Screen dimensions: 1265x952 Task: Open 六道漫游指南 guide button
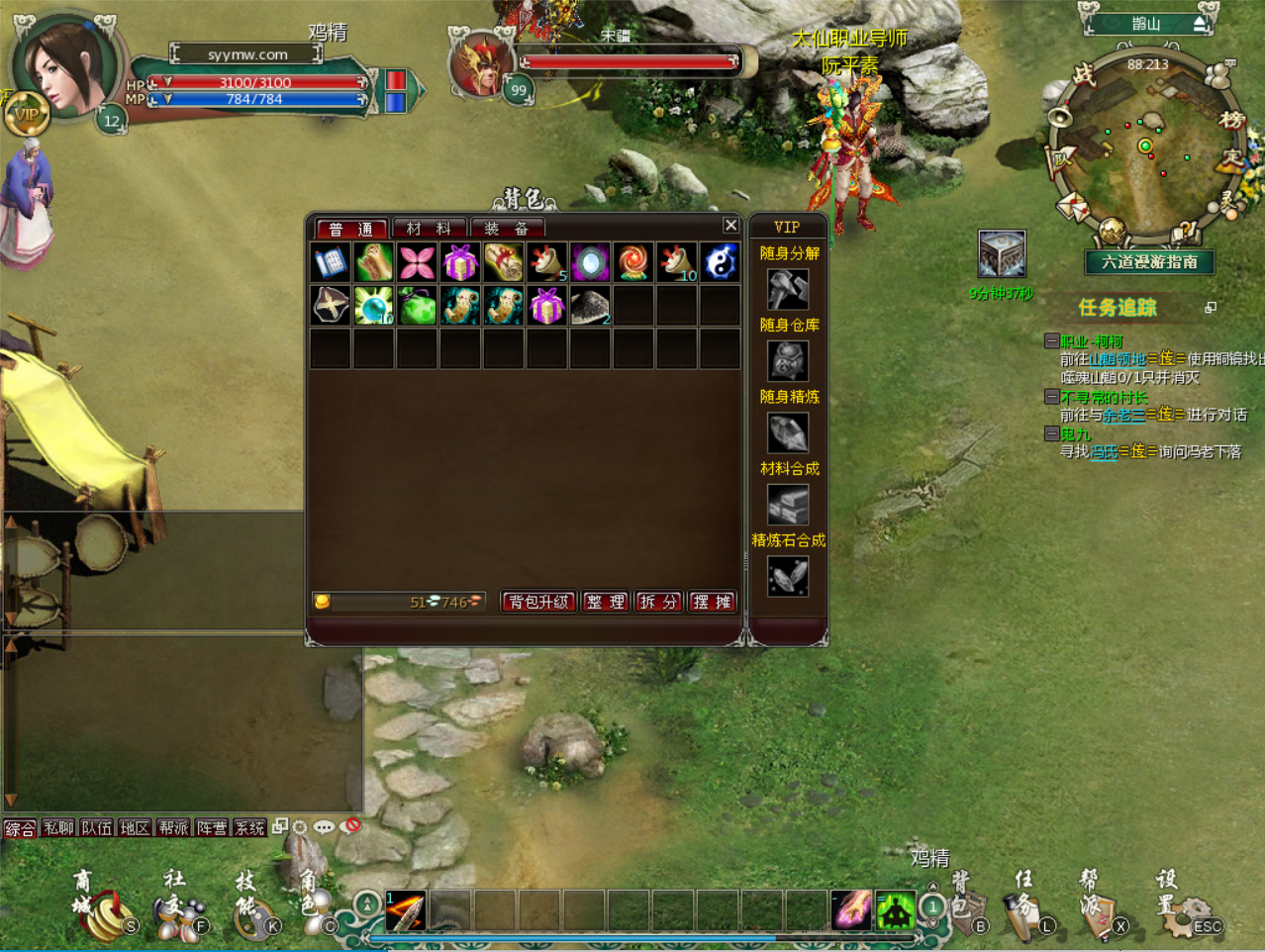(1149, 262)
